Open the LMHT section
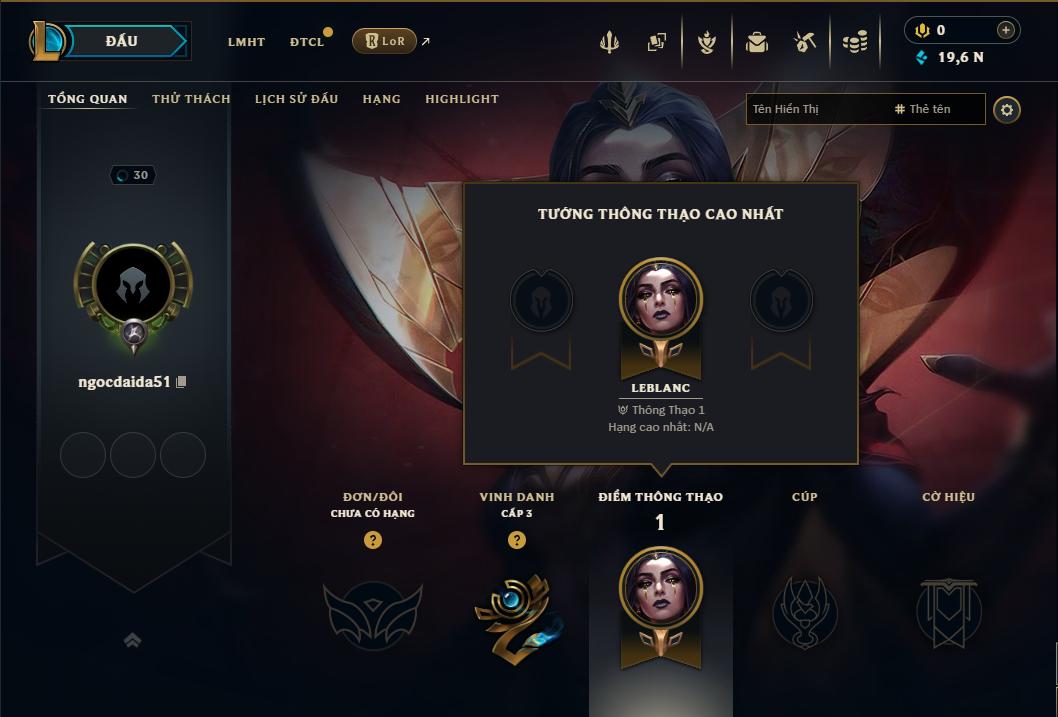The image size is (1058, 717). [x=246, y=42]
